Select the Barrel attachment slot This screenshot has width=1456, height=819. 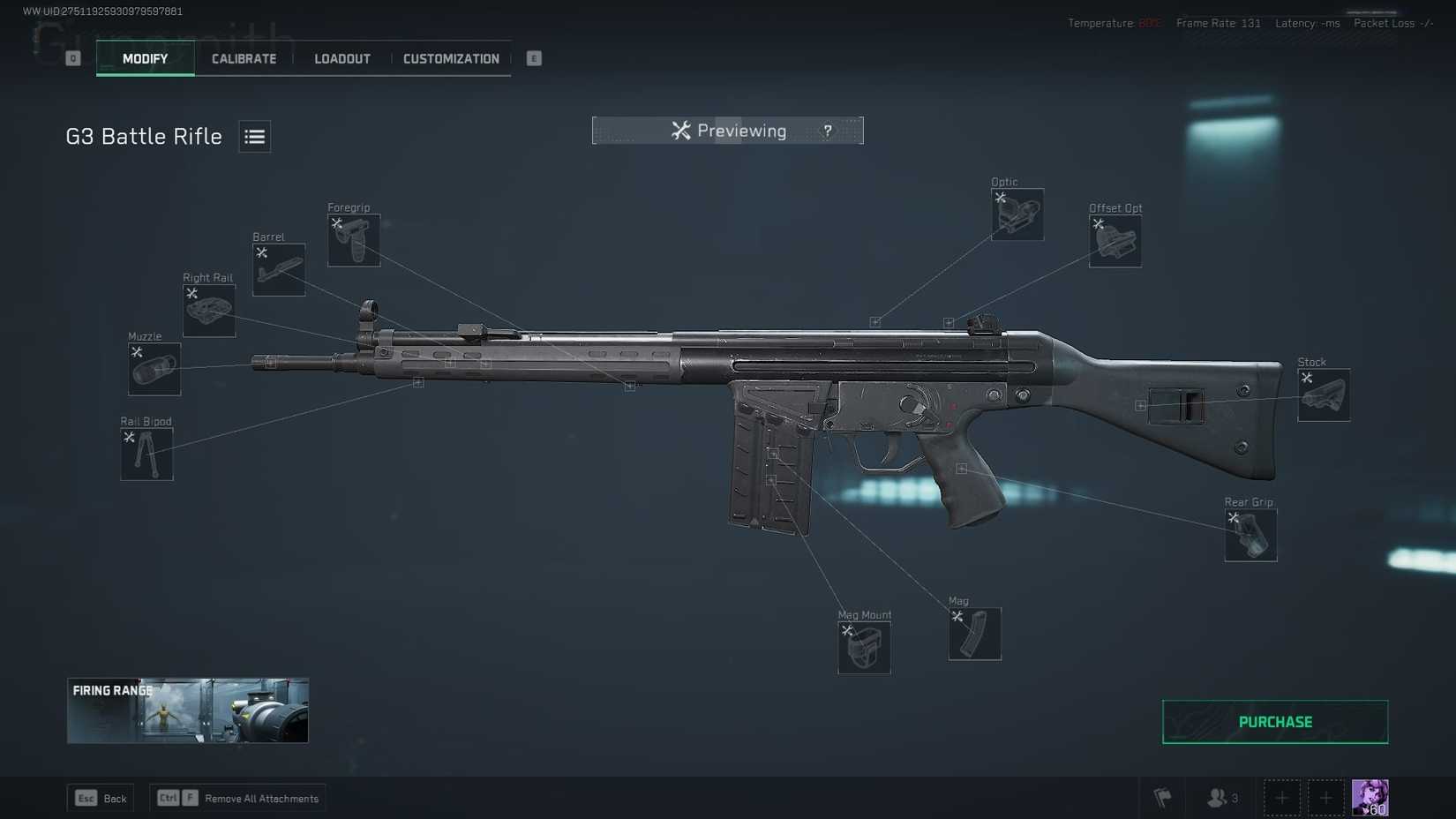[x=279, y=269]
